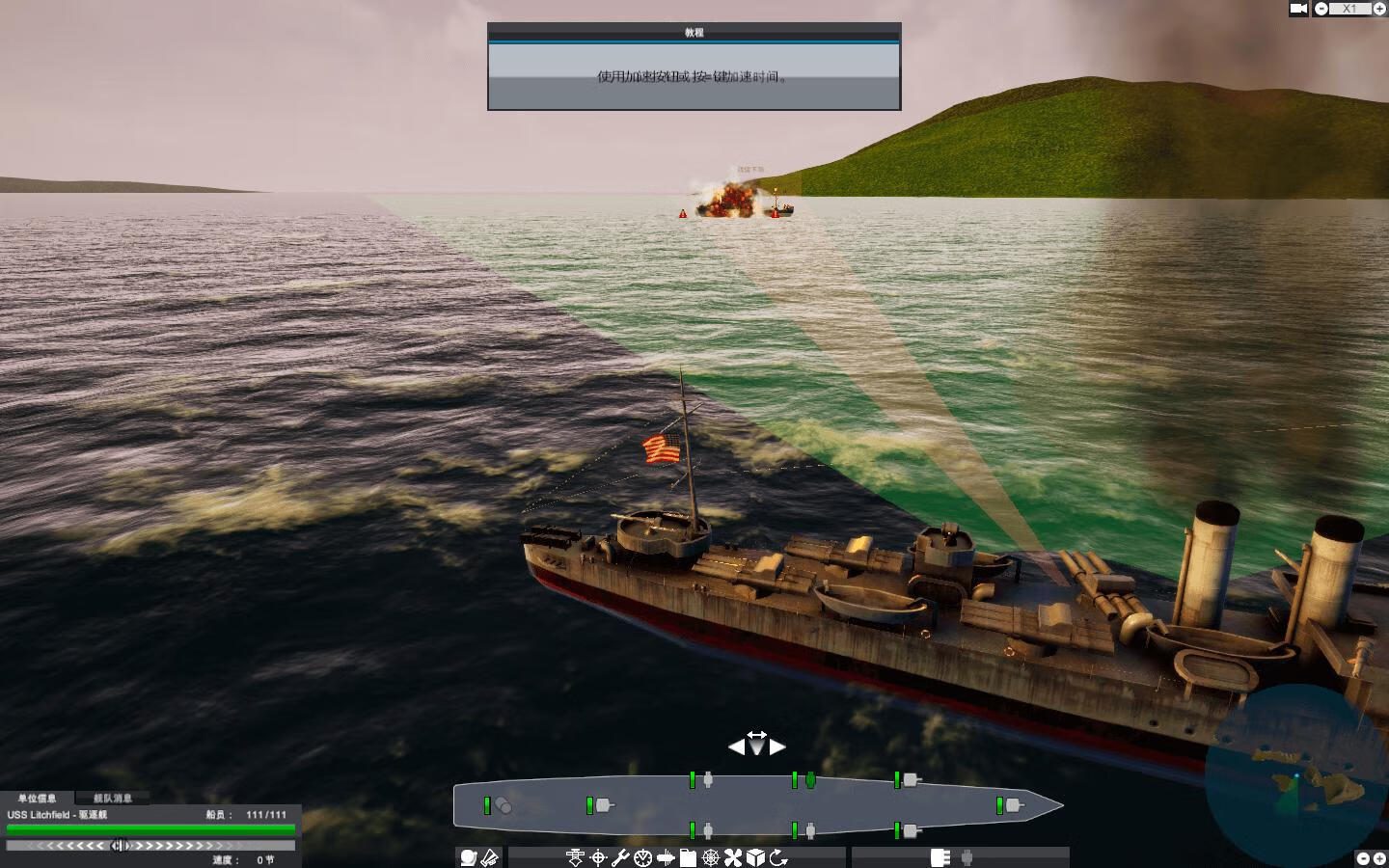The width and height of the screenshot is (1389, 868).
Task: Click the ship's helm wheel icon
Action: click(711, 857)
